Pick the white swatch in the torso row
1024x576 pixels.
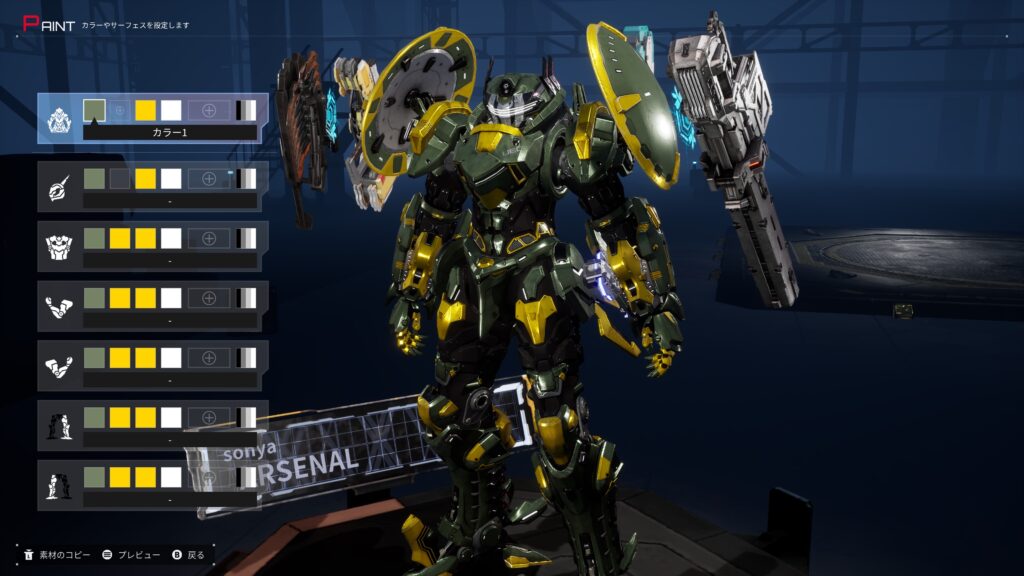click(x=171, y=238)
